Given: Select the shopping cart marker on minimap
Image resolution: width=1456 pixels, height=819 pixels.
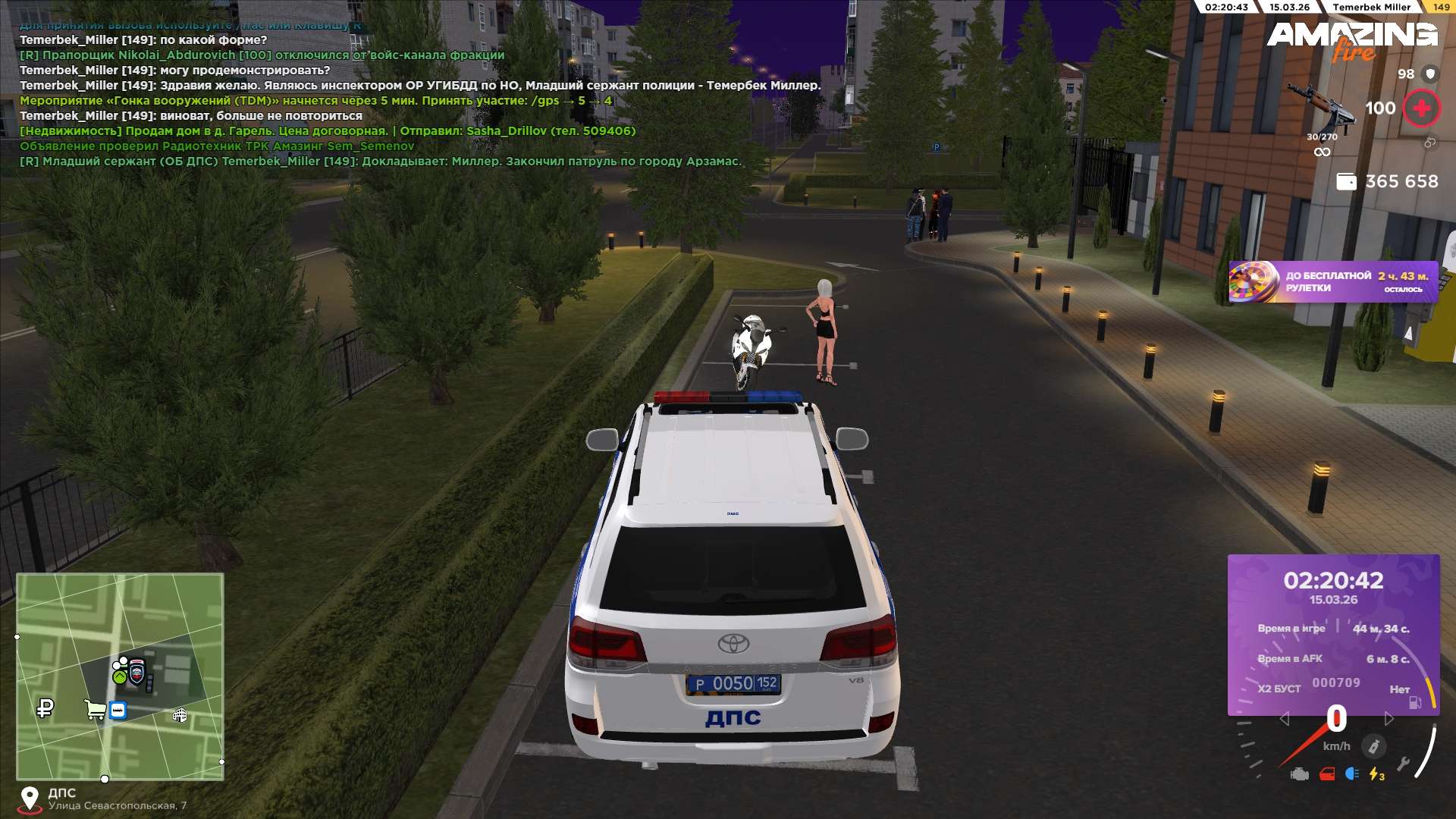Looking at the screenshot, I should coord(96,710).
